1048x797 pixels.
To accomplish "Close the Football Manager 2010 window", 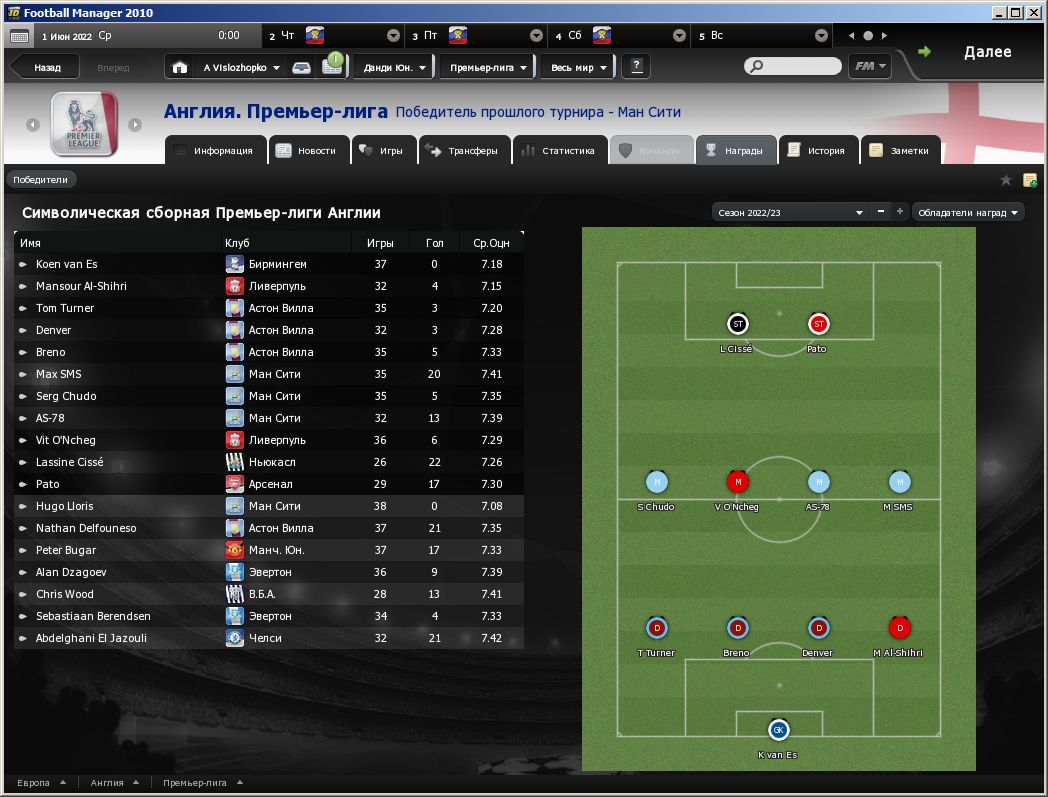I will (x=1035, y=12).
